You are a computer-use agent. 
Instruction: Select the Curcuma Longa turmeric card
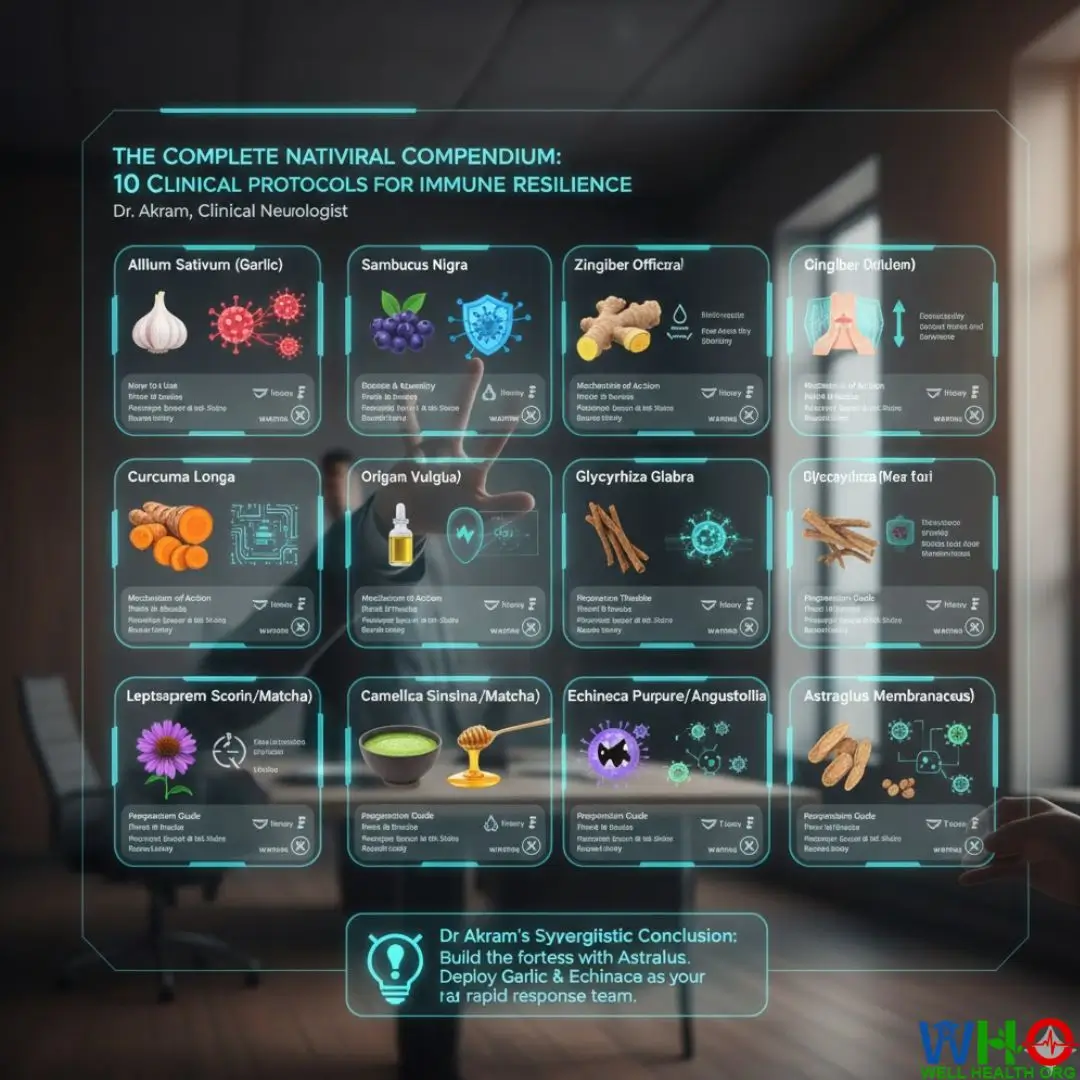pos(217,553)
